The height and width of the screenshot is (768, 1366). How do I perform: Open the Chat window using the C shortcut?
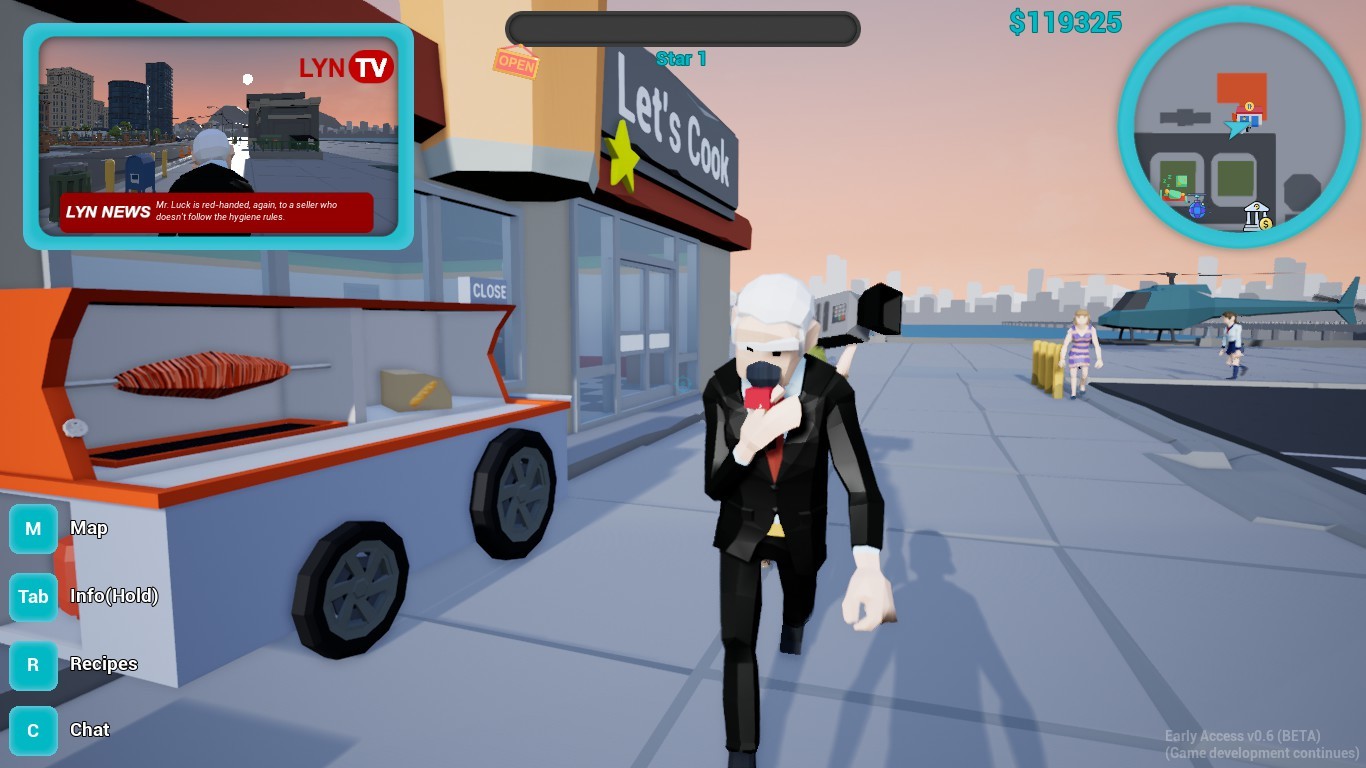pos(33,730)
